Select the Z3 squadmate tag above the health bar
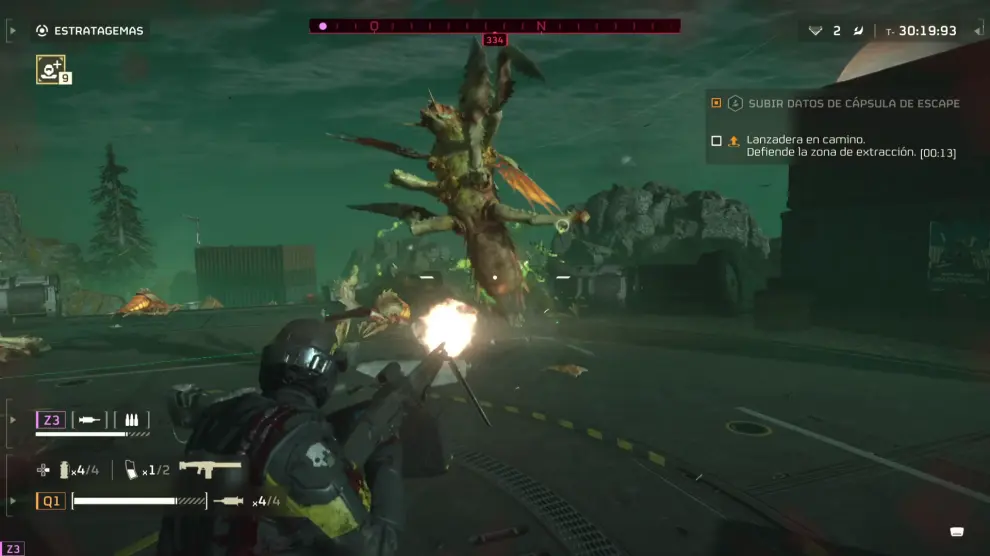990x556 pixels. click(x=50, y=420)
